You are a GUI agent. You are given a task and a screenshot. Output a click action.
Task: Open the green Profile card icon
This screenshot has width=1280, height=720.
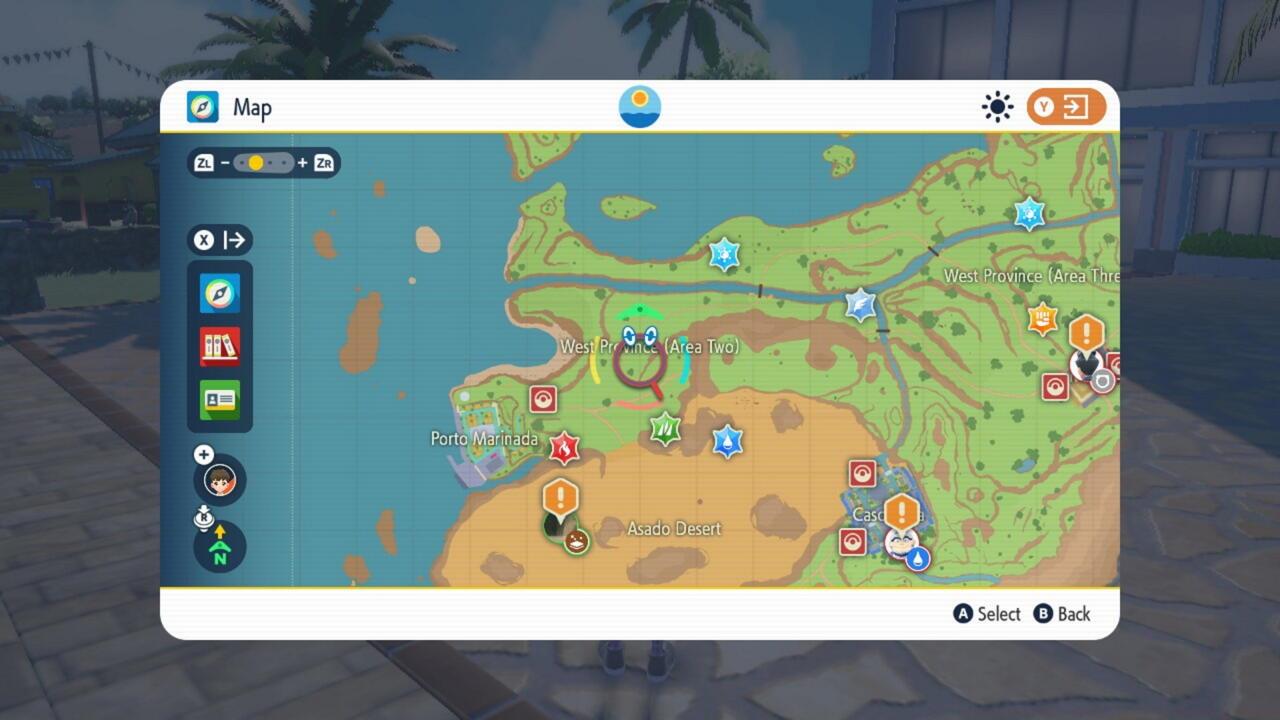coord(219,399)
